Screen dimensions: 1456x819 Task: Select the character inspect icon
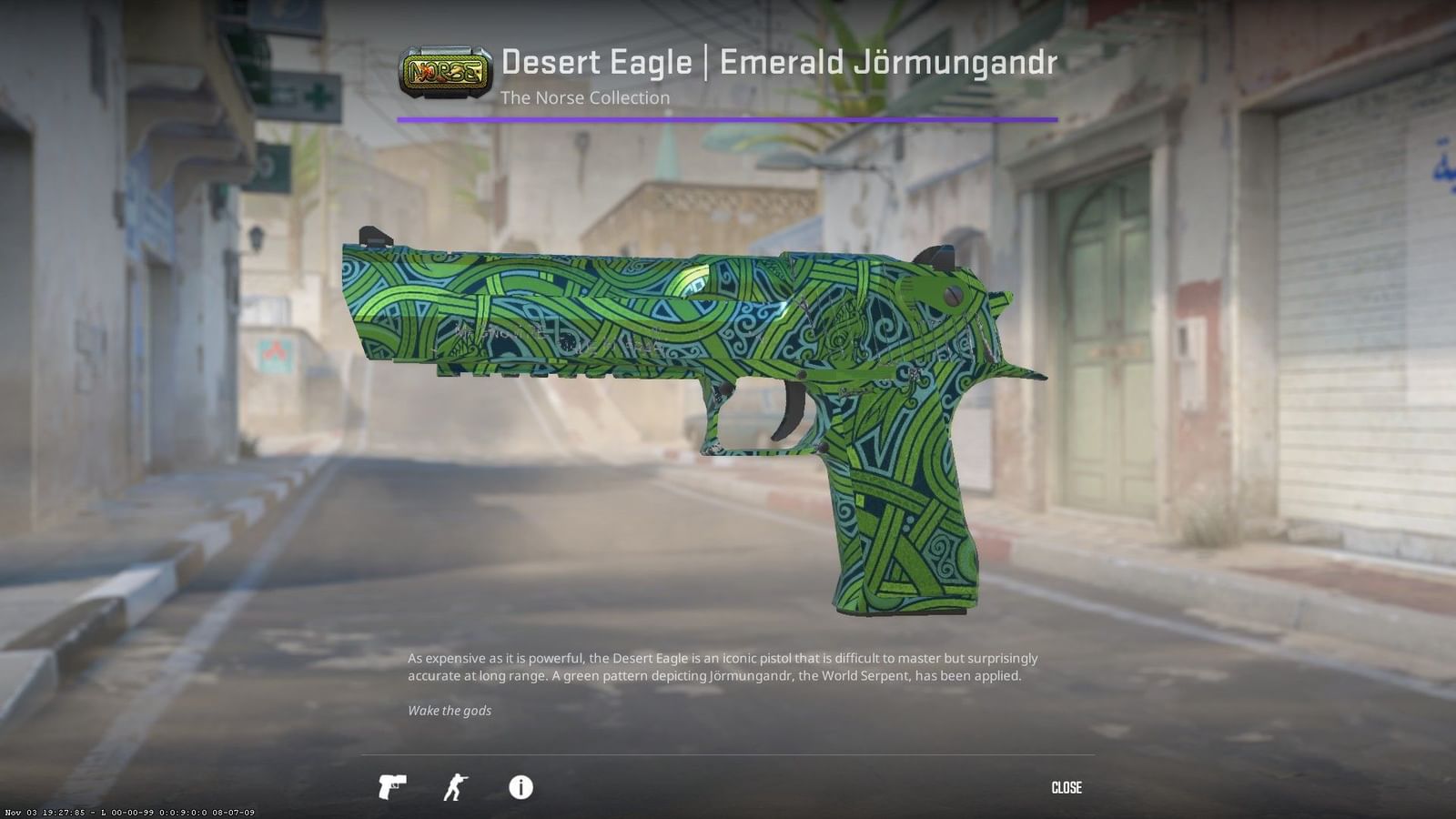457,787
